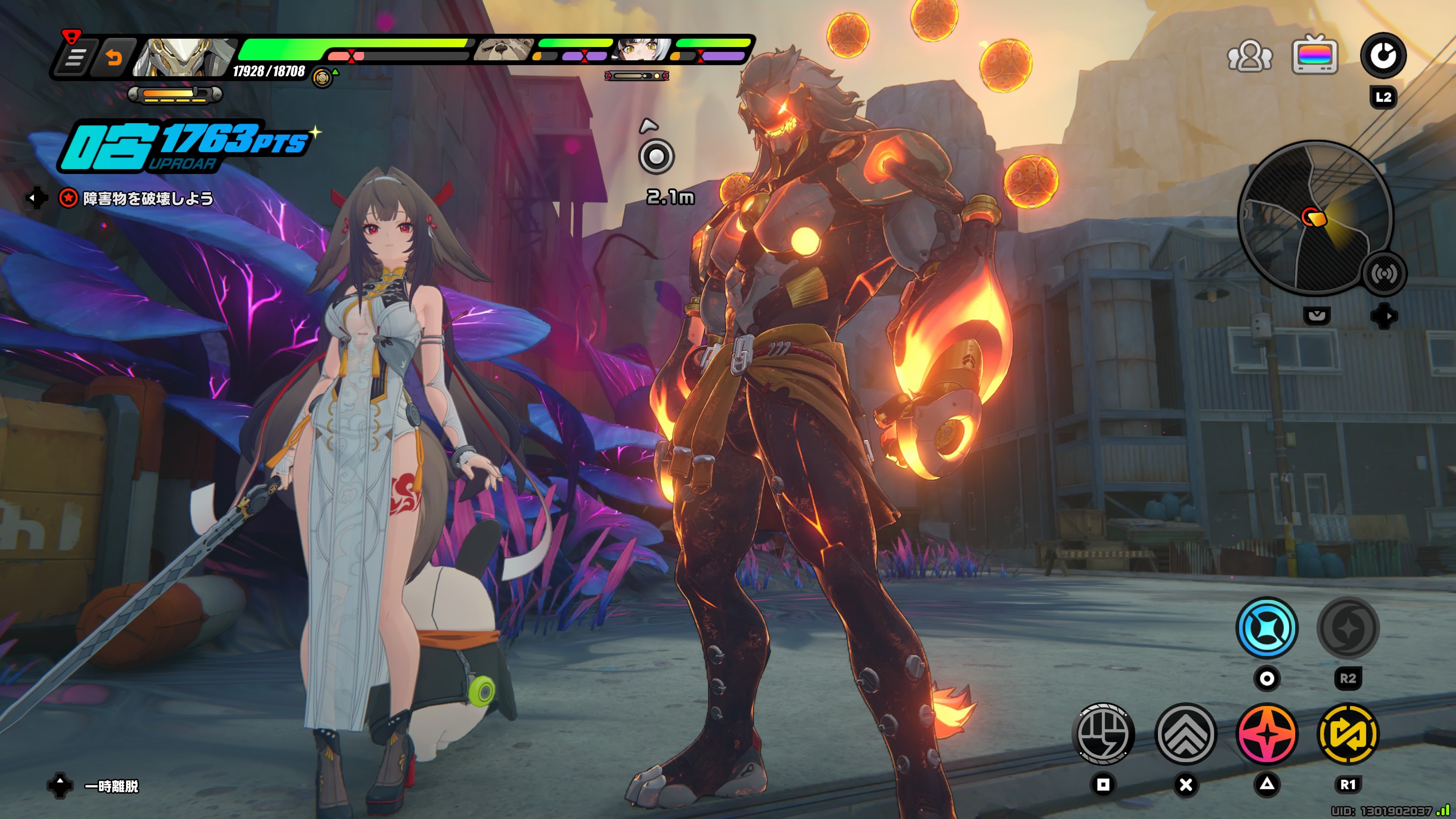Switch to the black-haired girl teammate portrait
This screenshot has height=819, width=1456.
coord(642,50)
